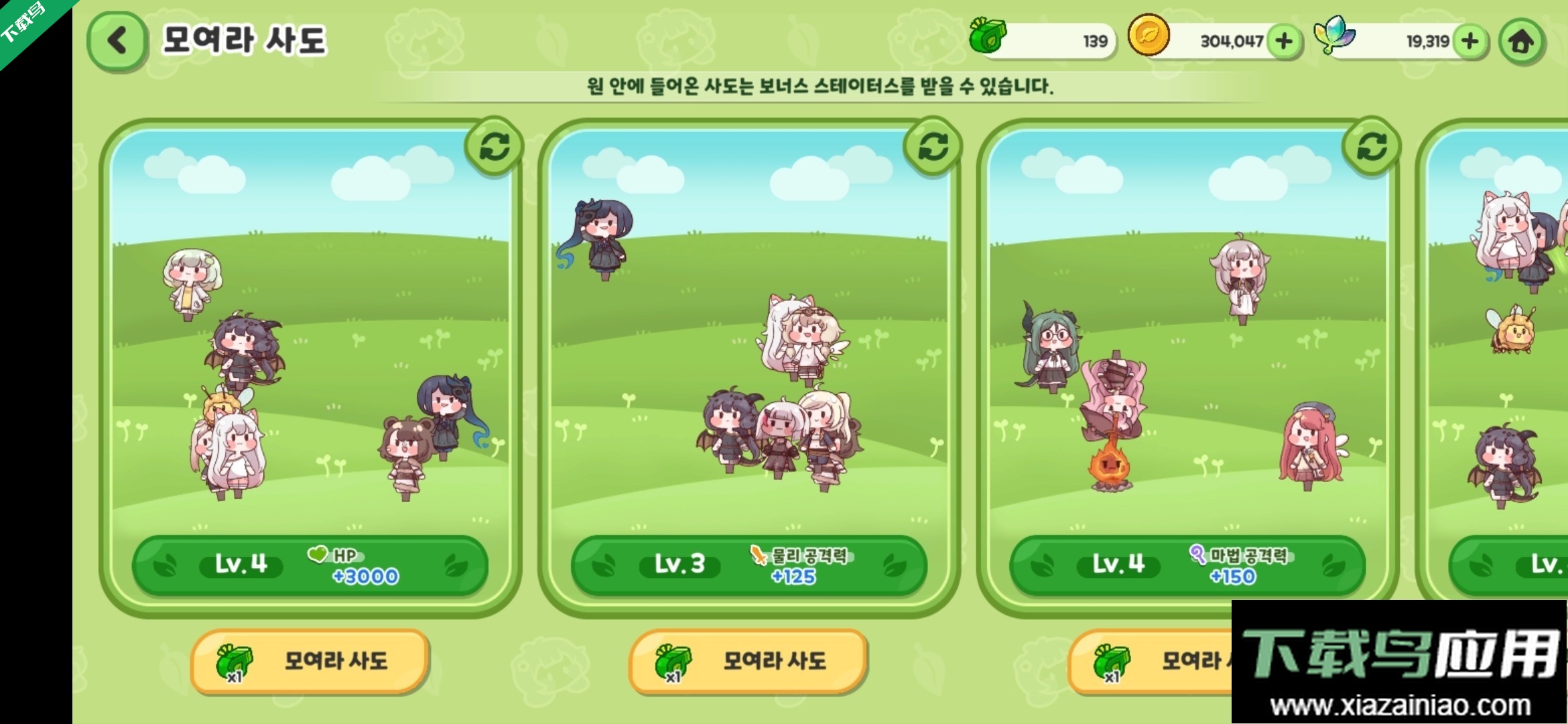Screen dimensions: 1568x724
Task: Select the sword icon next to 물리 공격력
Action: [757, 554]
